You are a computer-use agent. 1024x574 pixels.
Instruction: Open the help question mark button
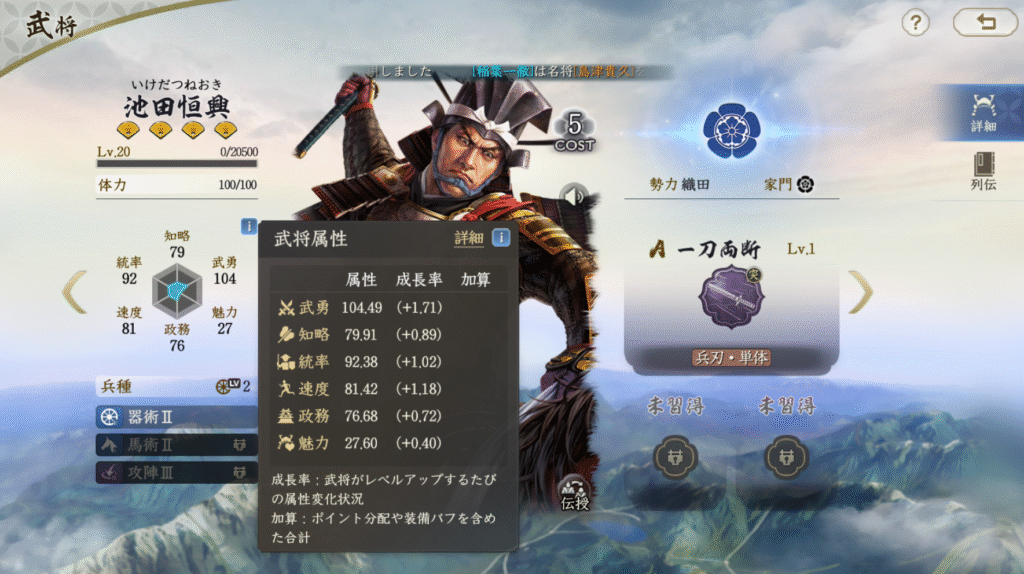pyautogui.click(x=916, y=22)
